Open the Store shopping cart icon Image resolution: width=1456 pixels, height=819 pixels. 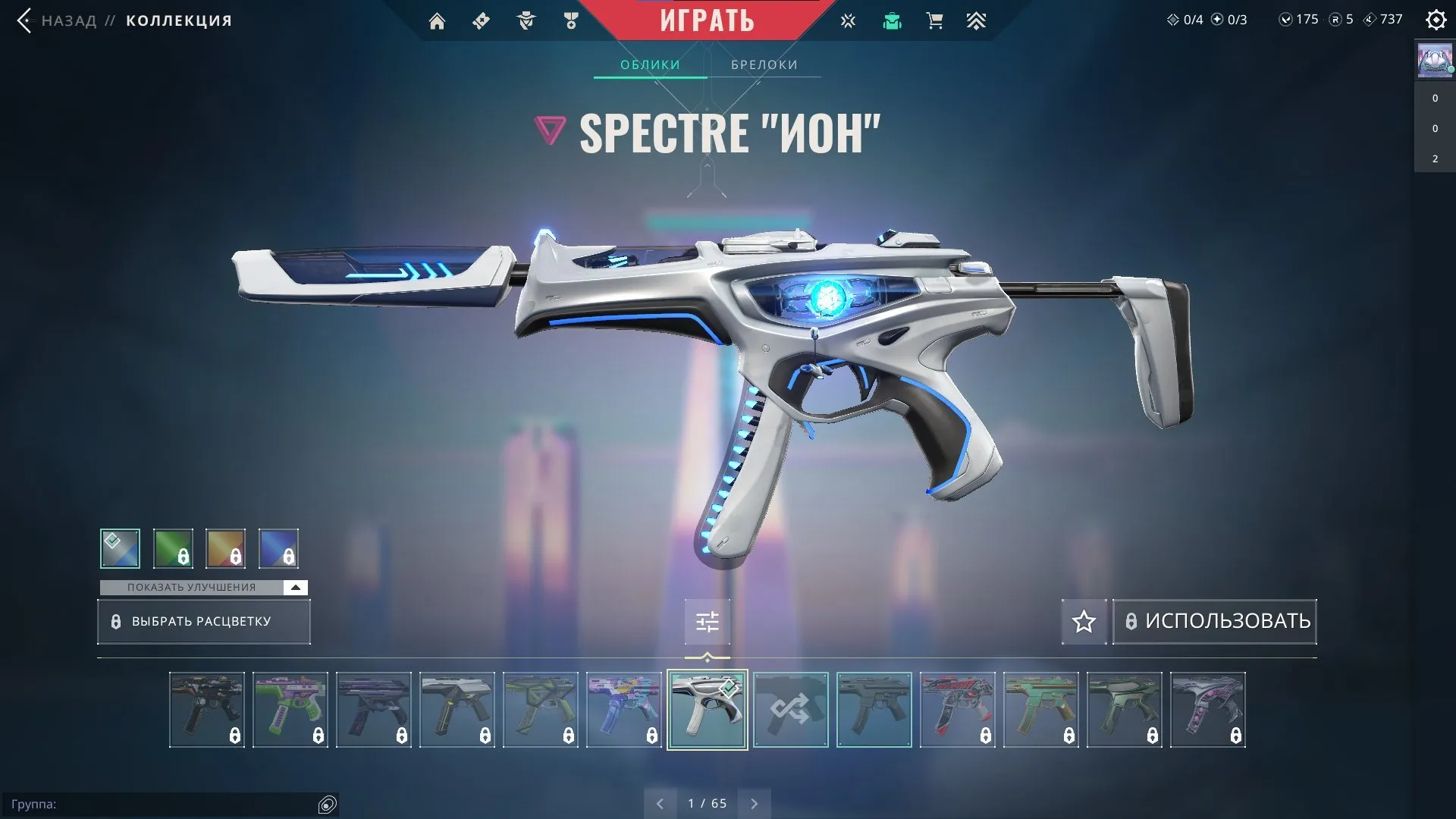tap(934, 20)
